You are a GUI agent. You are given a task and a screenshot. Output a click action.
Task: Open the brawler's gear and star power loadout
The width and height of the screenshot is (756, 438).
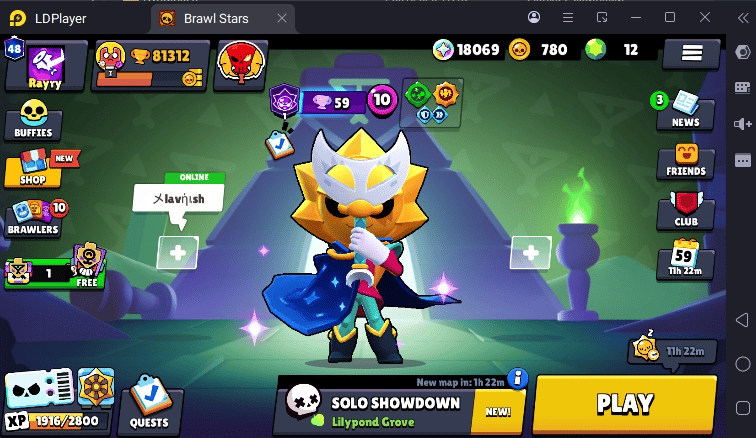tap(432, 103)
